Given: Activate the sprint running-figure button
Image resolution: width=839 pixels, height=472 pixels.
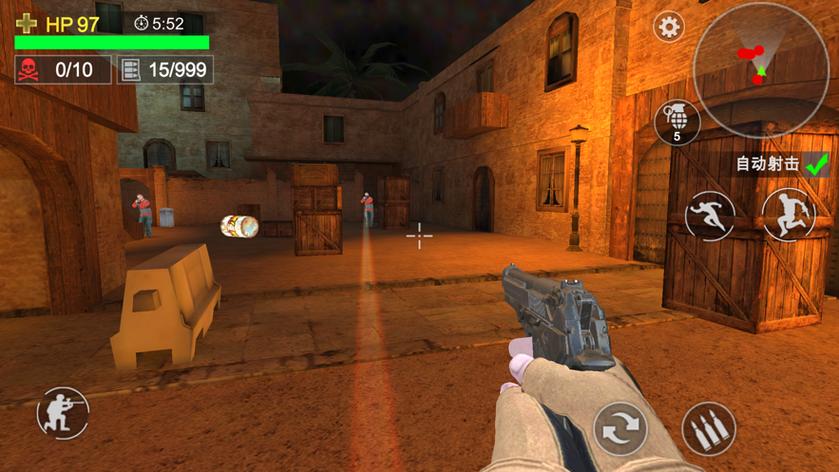Looking at the screenshot, I should 710,214.
